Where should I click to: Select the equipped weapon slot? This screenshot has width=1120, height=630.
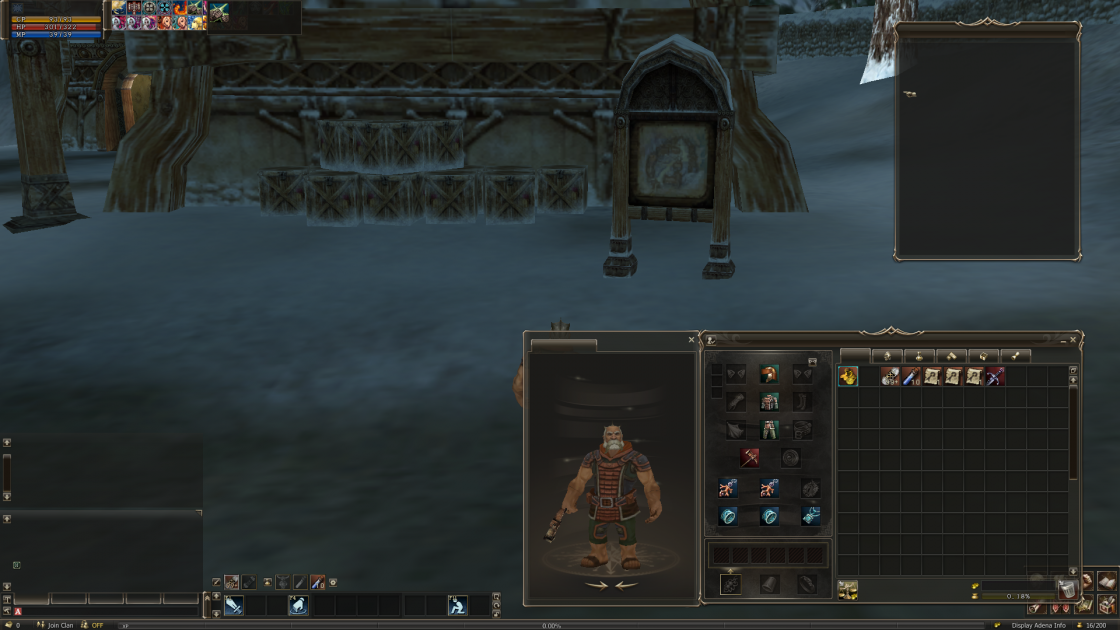coord(749,458)
